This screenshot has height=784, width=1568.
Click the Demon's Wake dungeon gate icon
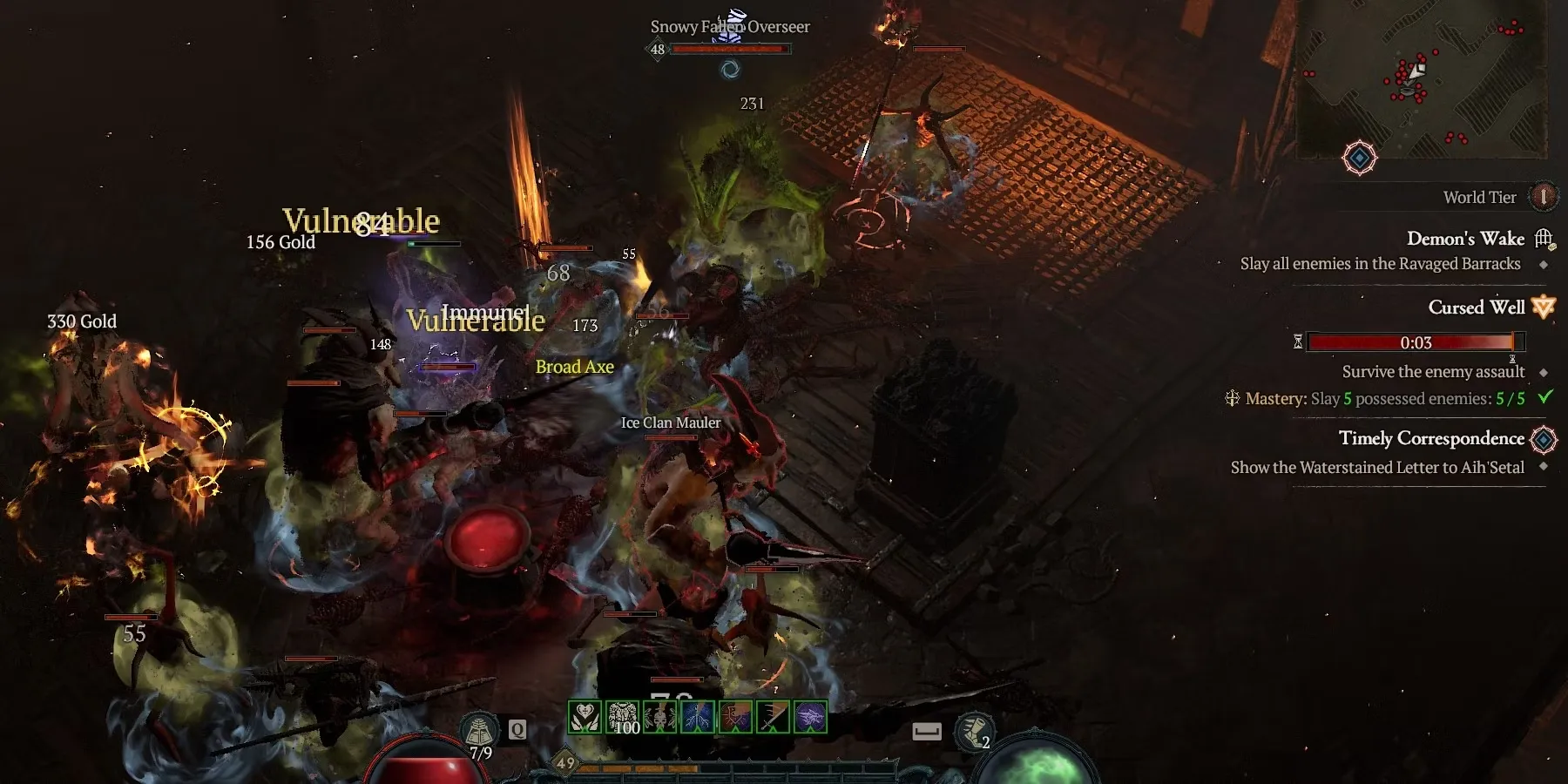coord(1544,238)
